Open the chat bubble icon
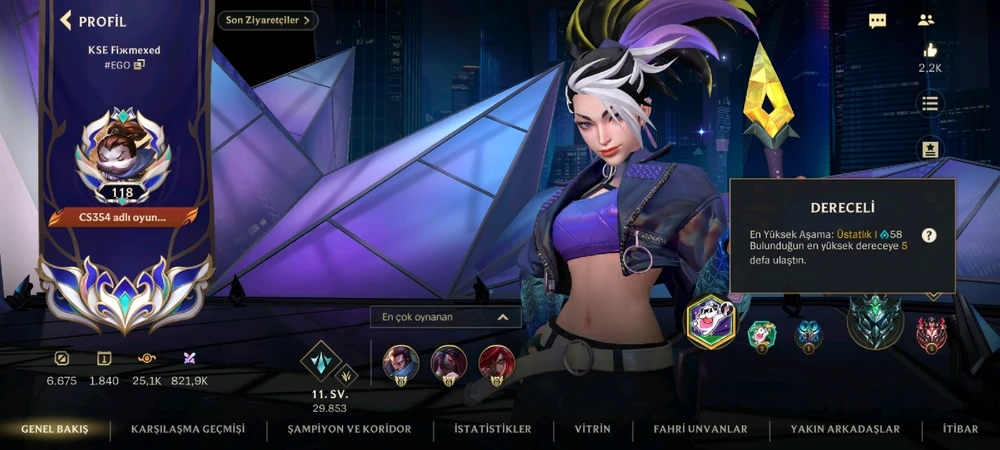The width and height of the screenshot is (1000, 450). tap(877, 20)
